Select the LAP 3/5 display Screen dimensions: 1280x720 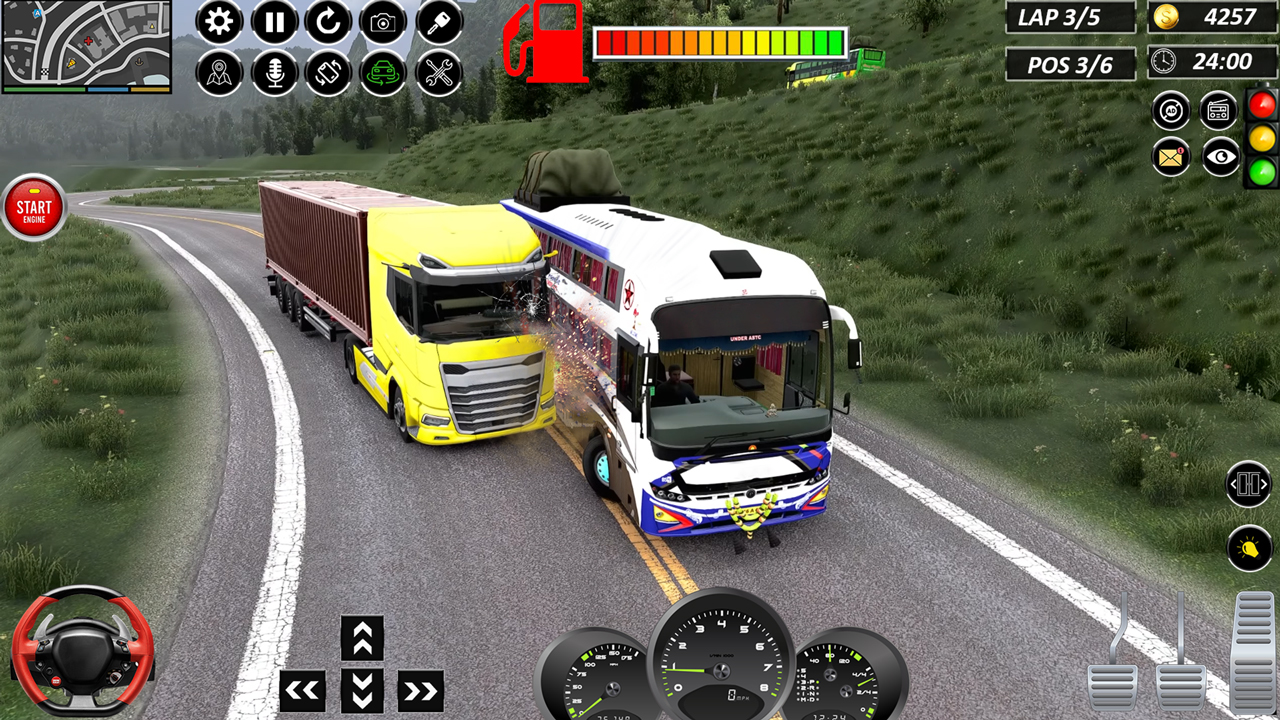(x=1068, y=17)
